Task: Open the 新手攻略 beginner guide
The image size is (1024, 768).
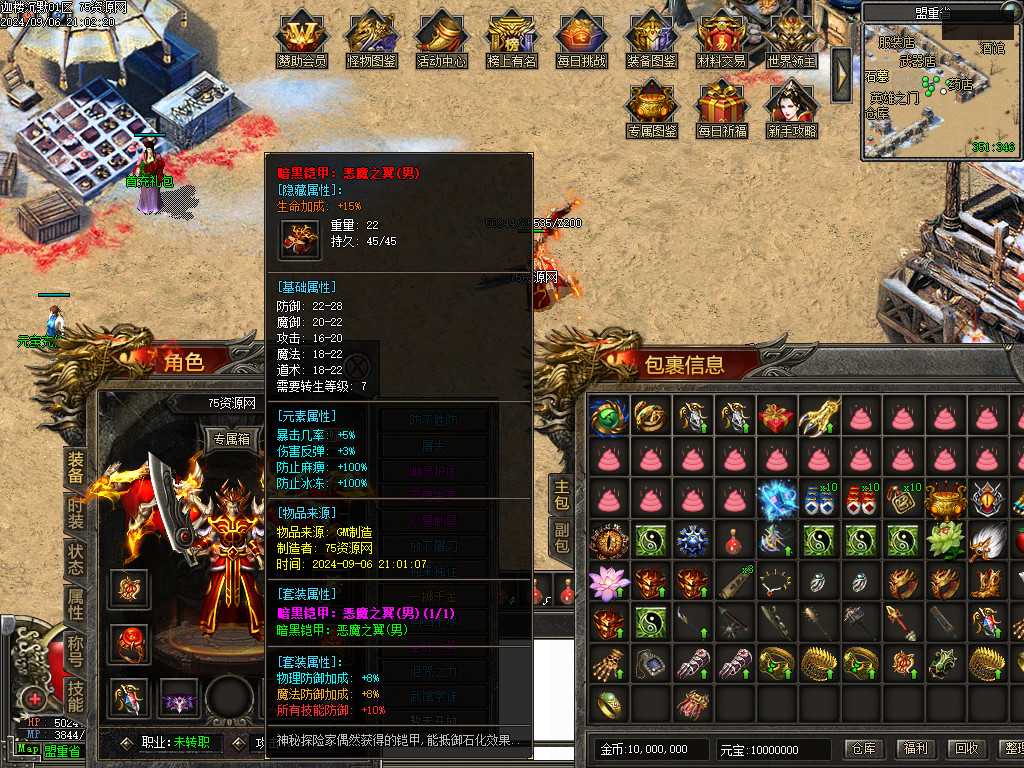Action: click(x=792, y=110)
